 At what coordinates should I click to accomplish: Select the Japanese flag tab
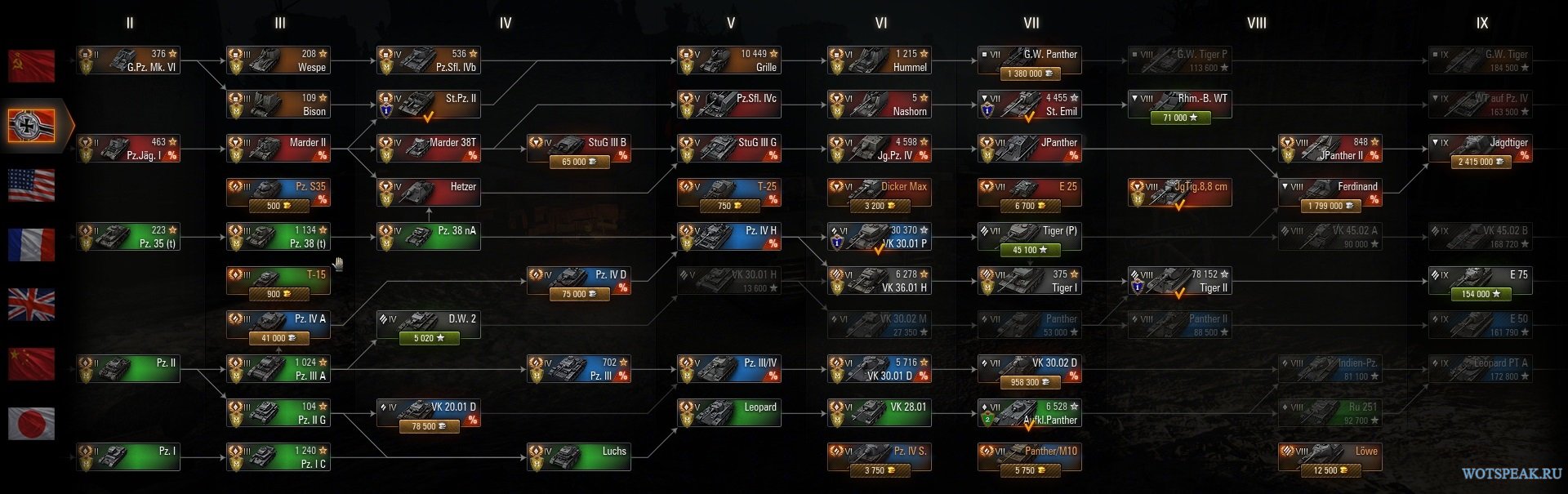[x=32, y=424]
